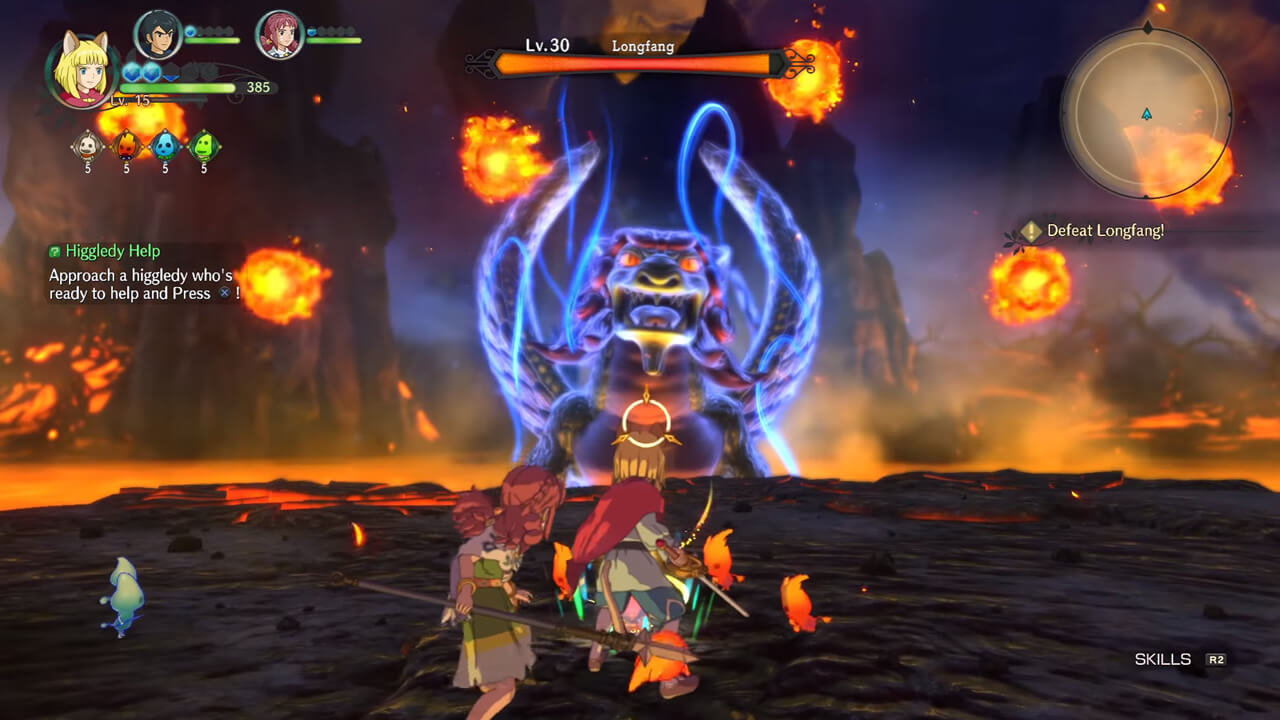Switch to the dark-haired Roland portrait

tap(157, 36)
